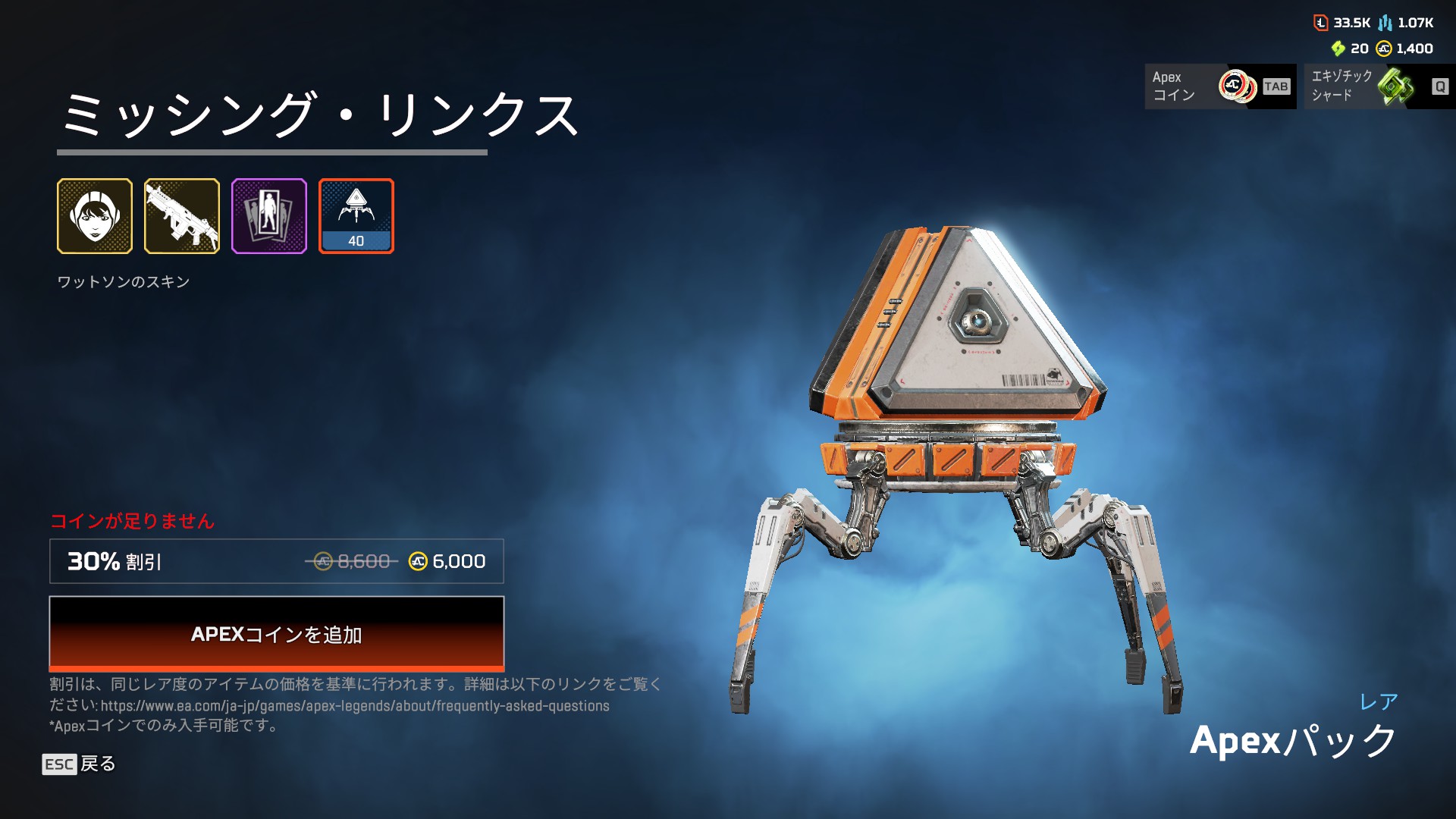Click the APEXコインを追加 button
The height and width of the screenshot is (819, 1456).
coord(277,634)
